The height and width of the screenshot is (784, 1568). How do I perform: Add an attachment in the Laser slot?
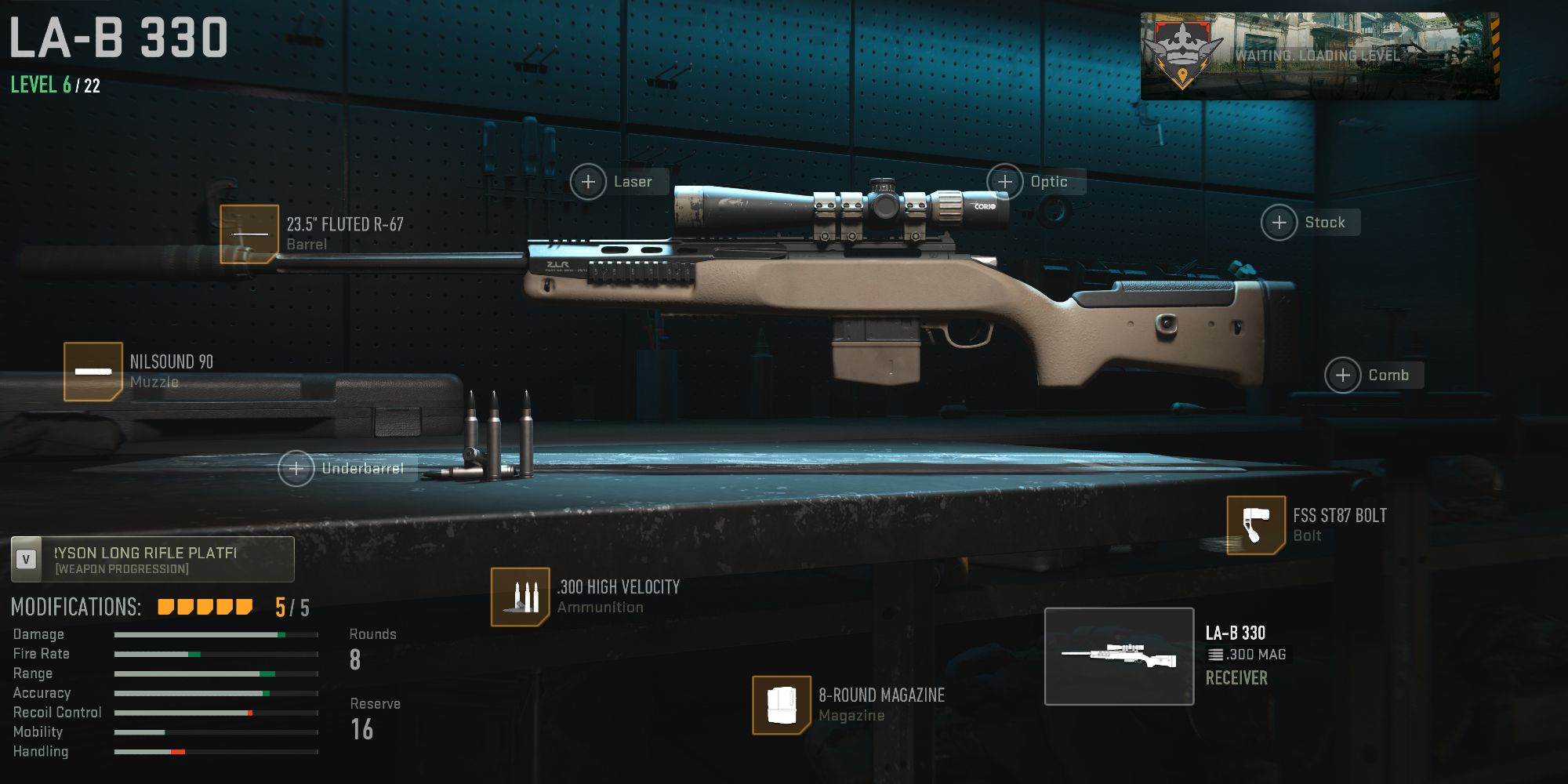point(588,181)
